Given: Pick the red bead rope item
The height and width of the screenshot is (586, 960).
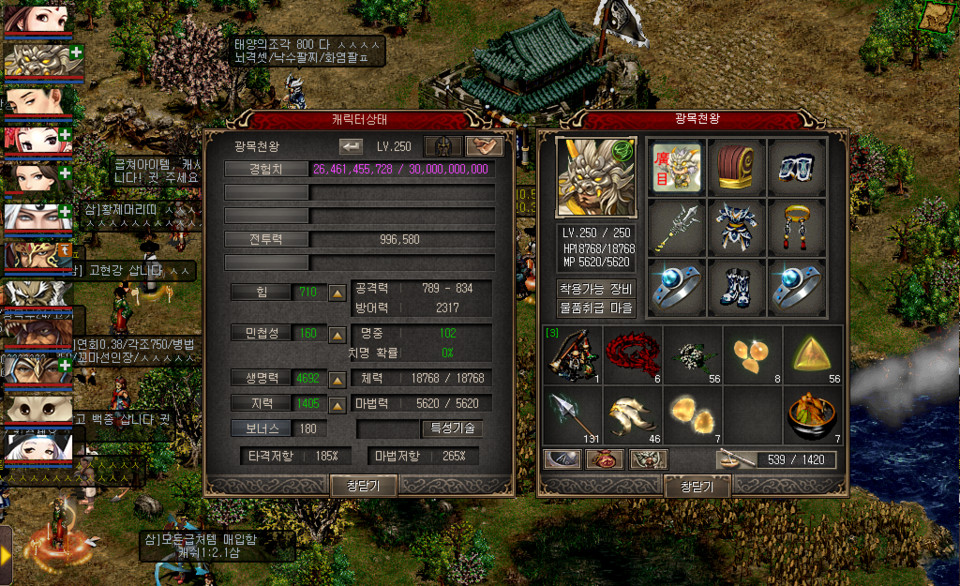Looking at the screenshot, I should tap(633, 353).
